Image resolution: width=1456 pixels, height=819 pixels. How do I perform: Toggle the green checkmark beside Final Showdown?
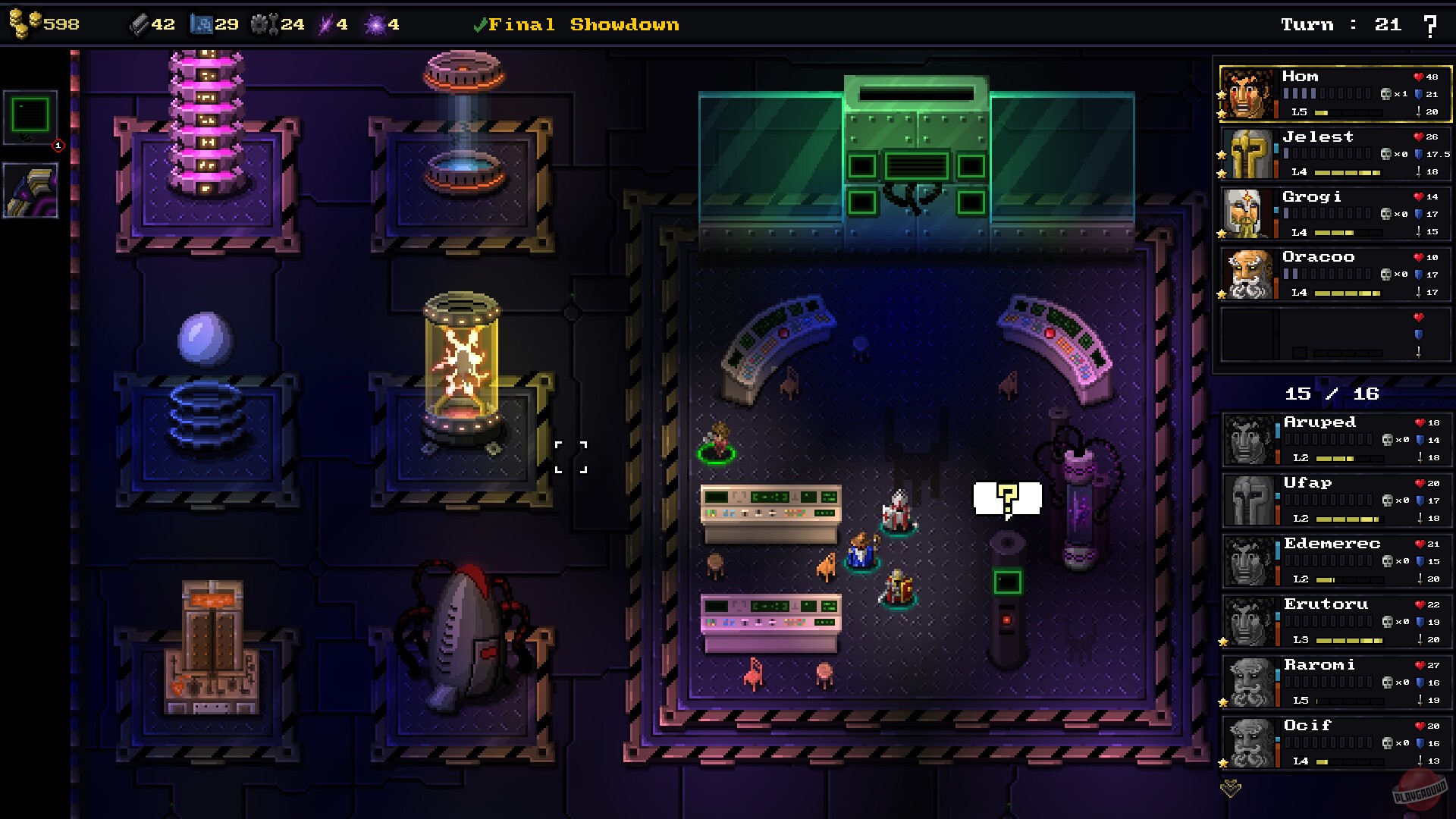tap(481, 24)
